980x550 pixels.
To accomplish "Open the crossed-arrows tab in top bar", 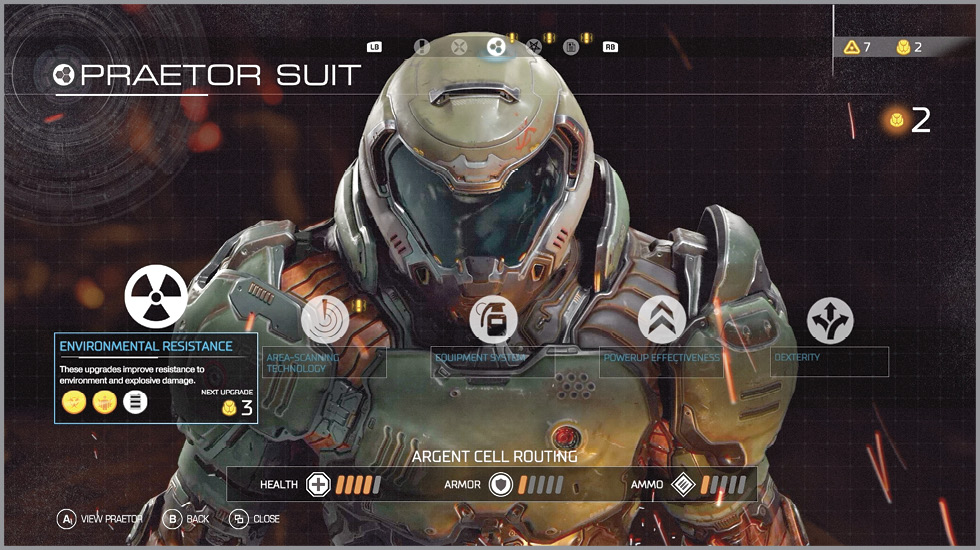I will pyautogui.click(x=459, y=46).
